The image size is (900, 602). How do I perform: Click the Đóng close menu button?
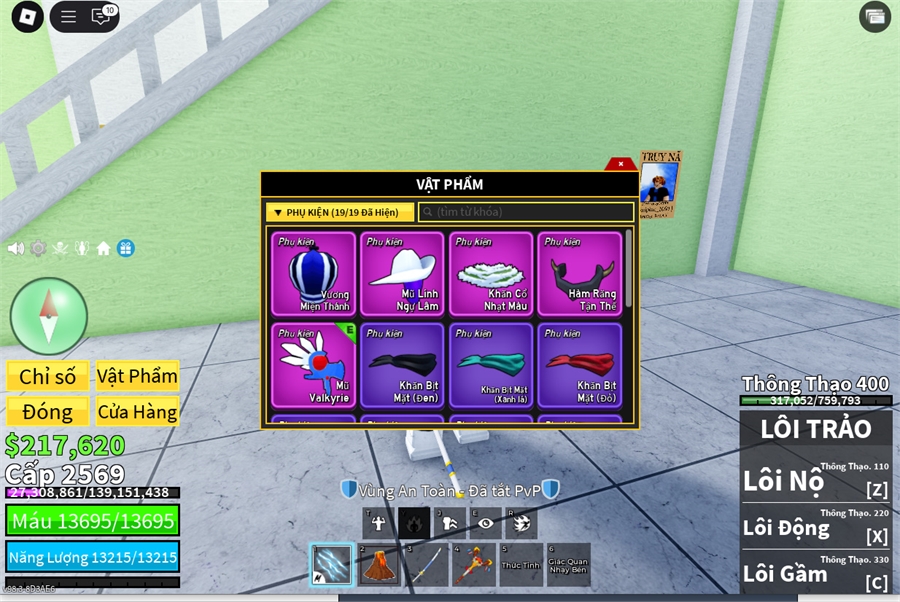point(48,411)
